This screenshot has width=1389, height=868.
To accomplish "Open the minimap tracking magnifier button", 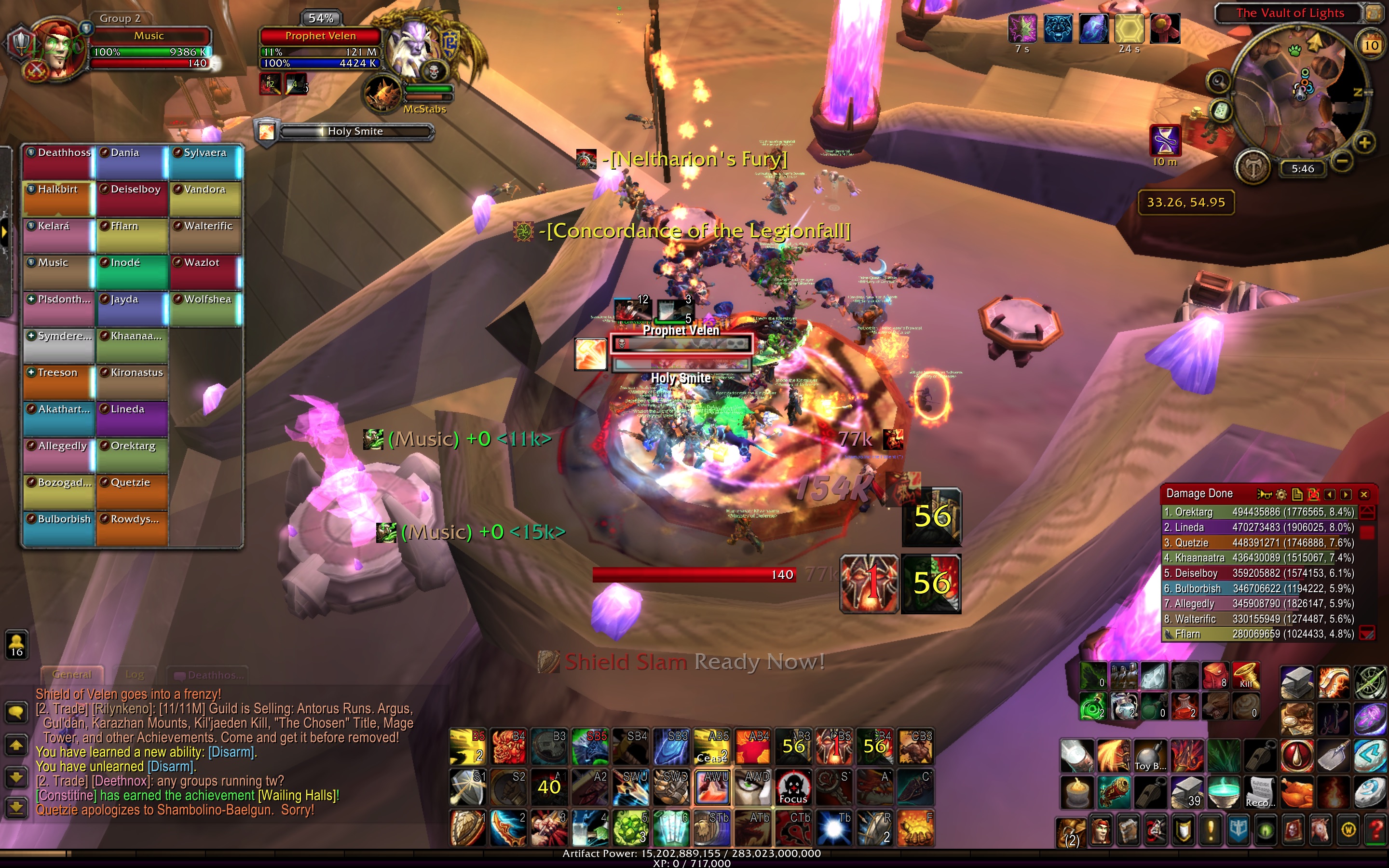I will (x=1219, y=81).
